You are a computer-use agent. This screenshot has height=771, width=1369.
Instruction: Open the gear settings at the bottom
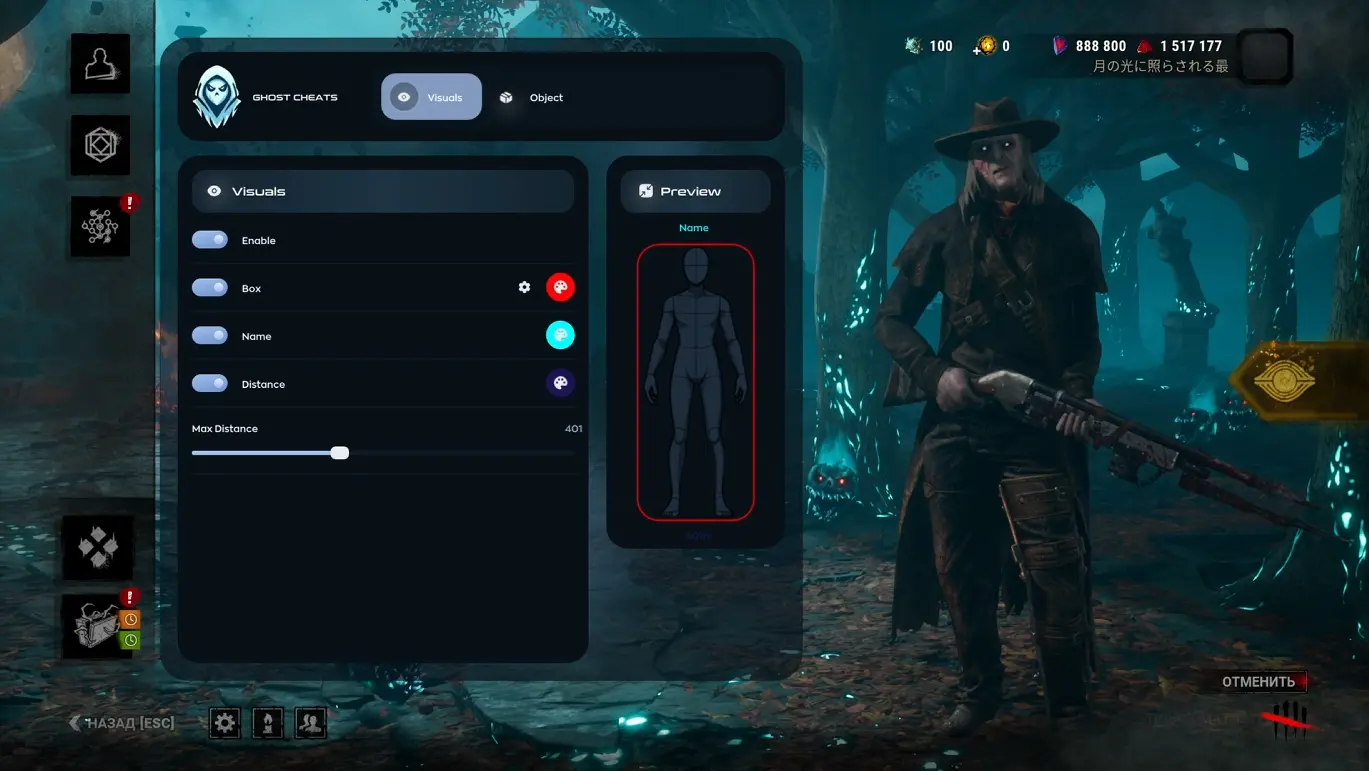tap(225, 723)
